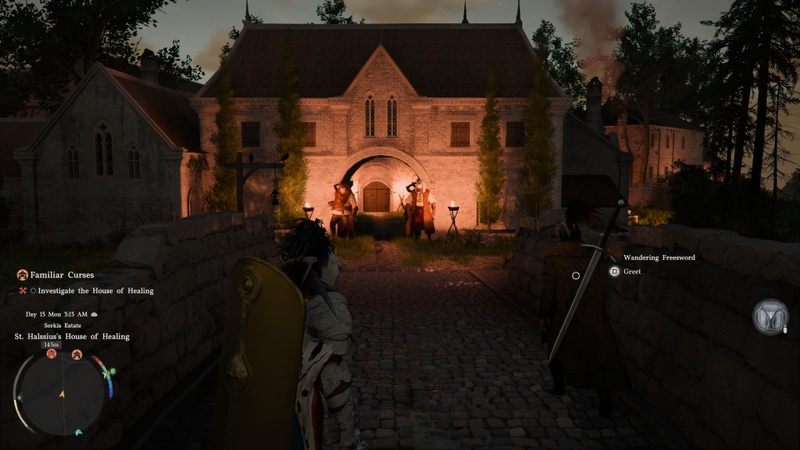800x450 pixels.
Task: Click the round silver ability emblem icon
Action: point(770,316)
